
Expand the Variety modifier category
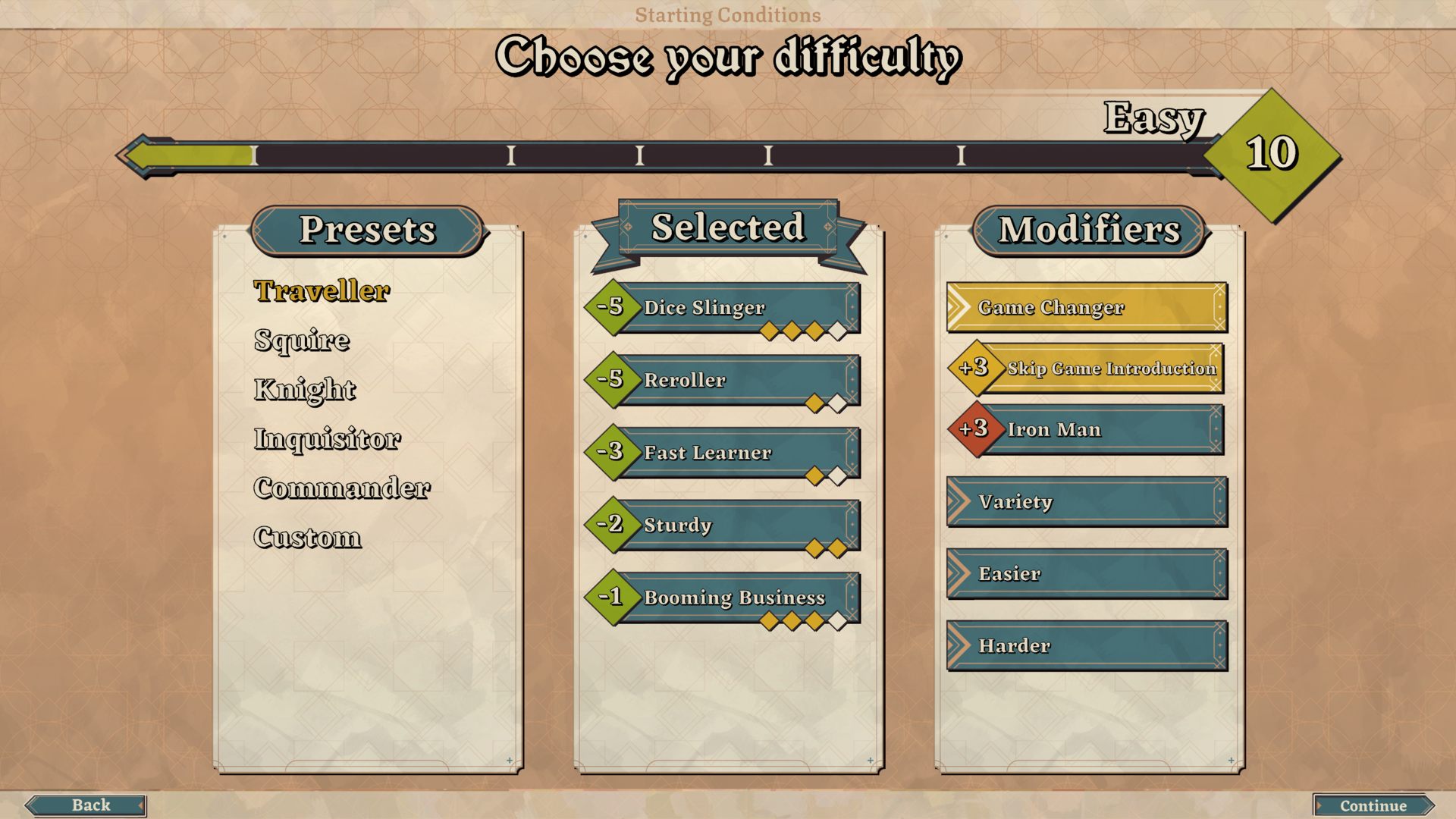click(x=1086, y=502)
